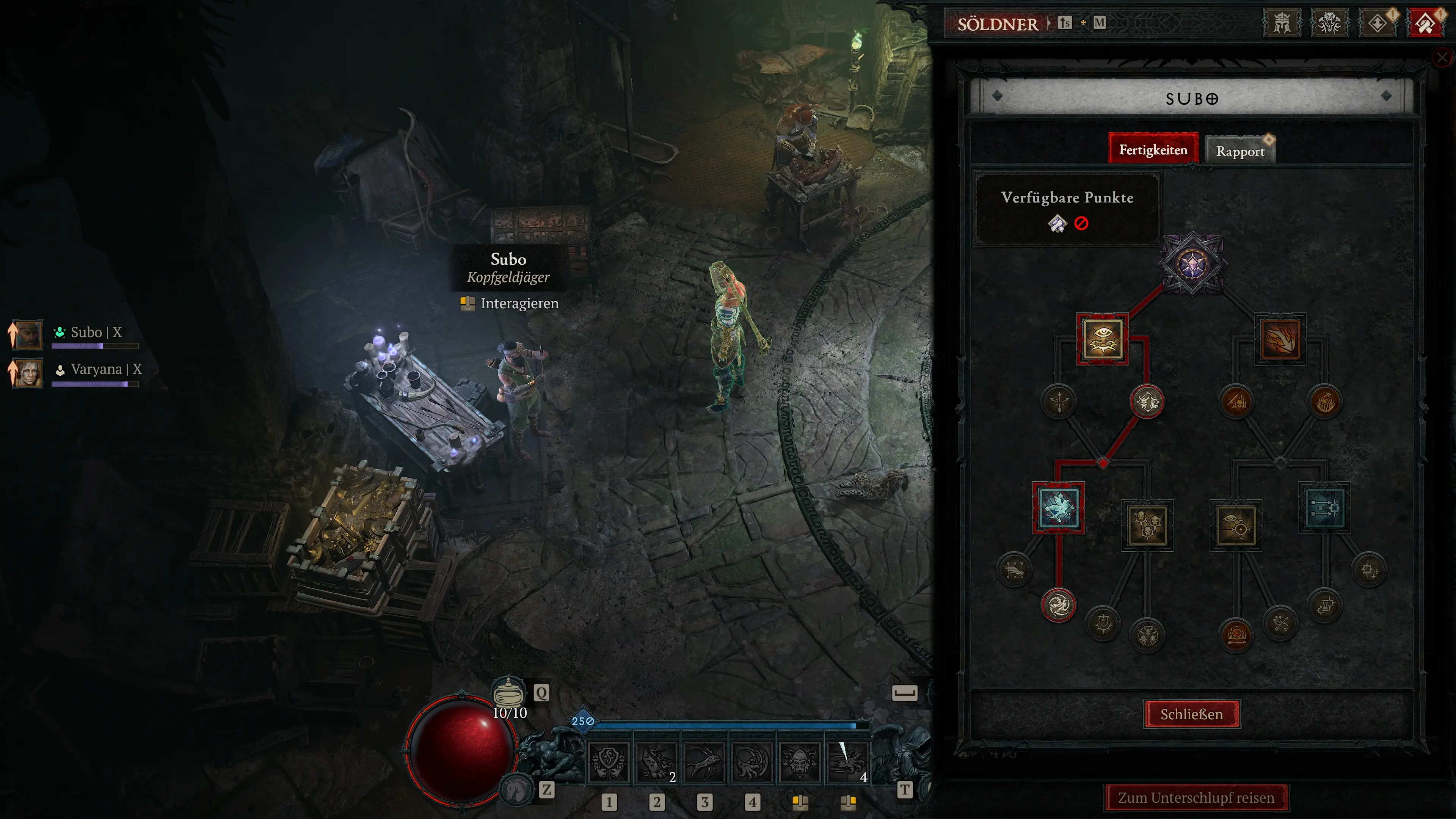Select the Fertigkeiten tab
1456x819 pixels.
1153,150
